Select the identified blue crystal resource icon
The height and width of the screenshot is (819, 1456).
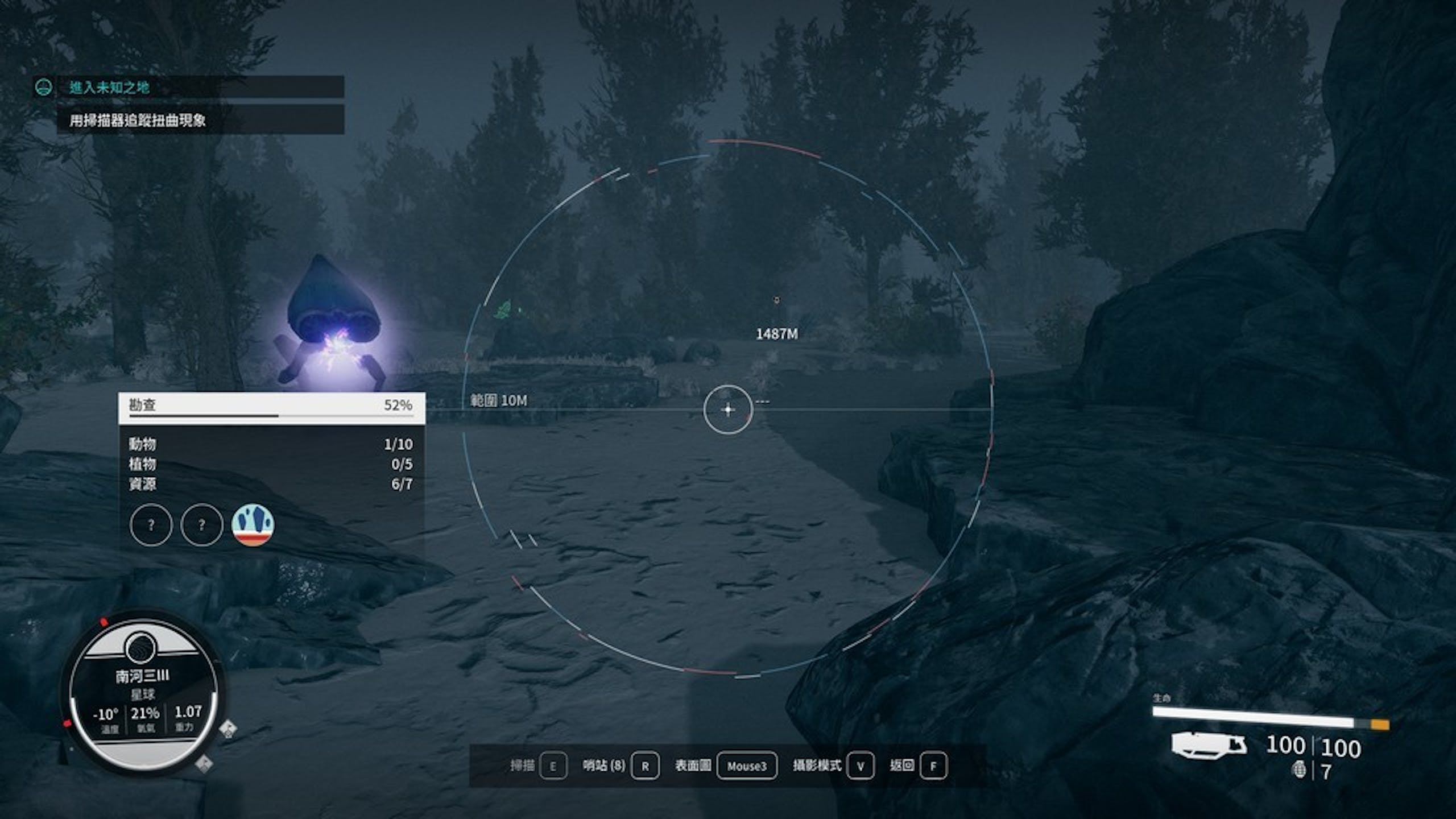[253, 524]
